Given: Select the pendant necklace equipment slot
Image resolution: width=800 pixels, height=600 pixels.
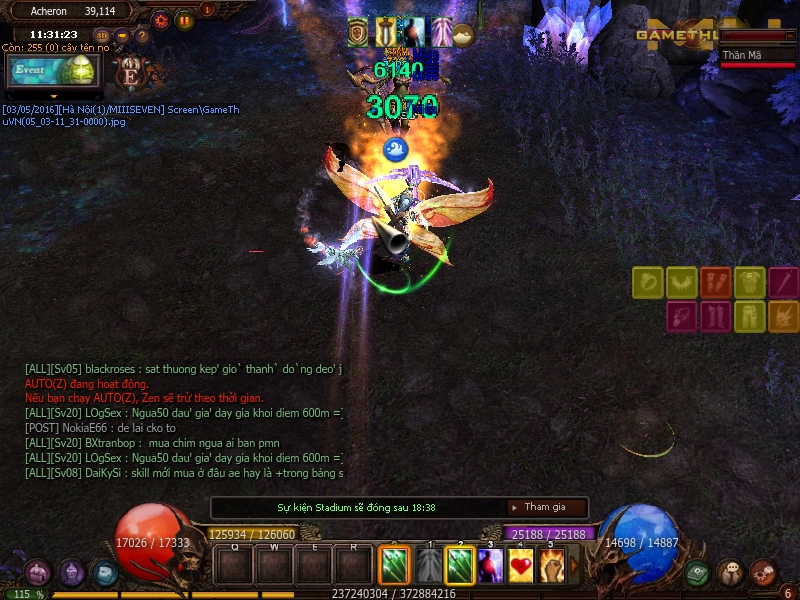Looking at the screenshot, I should tap(682, 317).
